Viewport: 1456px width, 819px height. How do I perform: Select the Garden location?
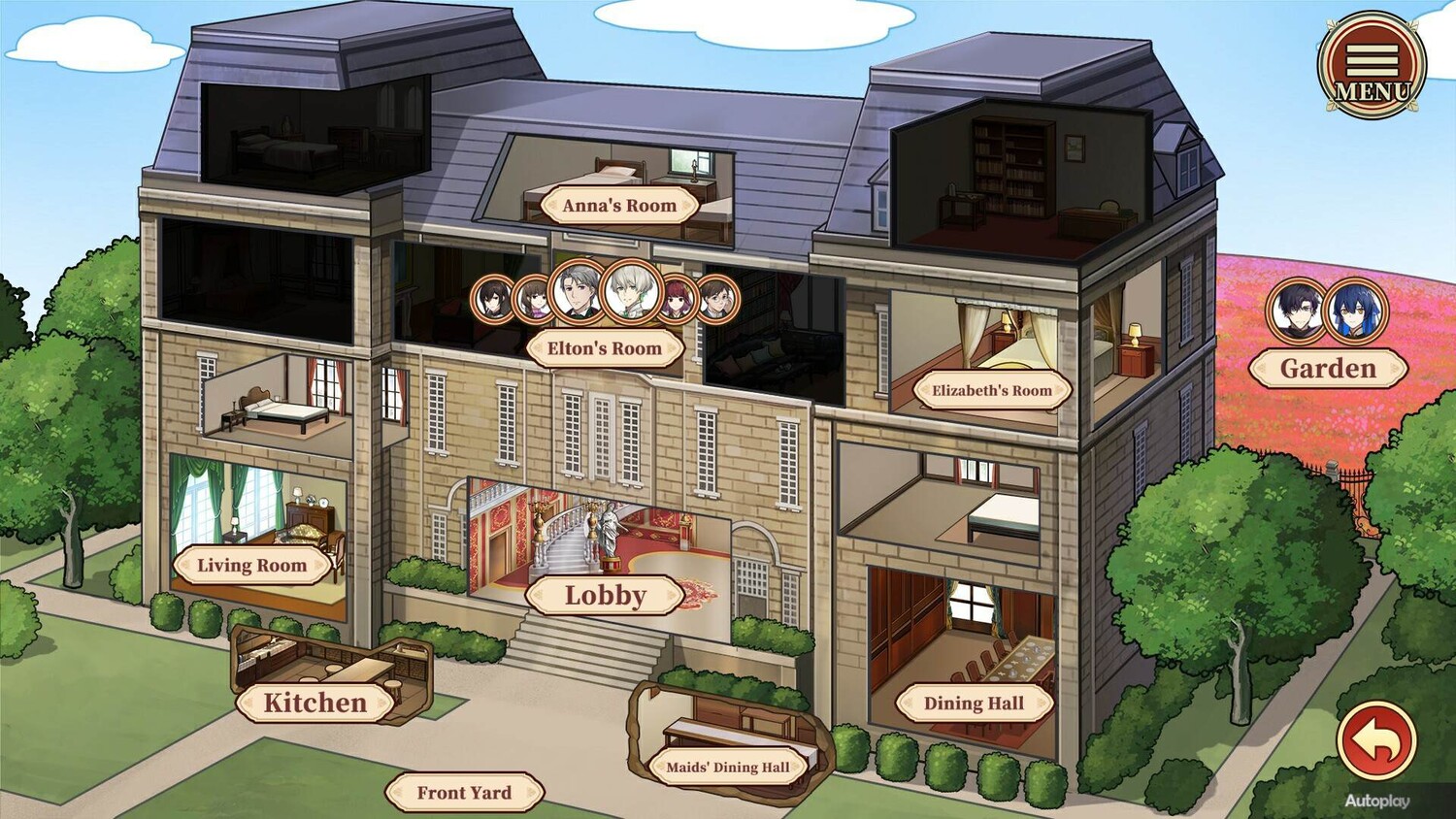[x=1328, y=369]
